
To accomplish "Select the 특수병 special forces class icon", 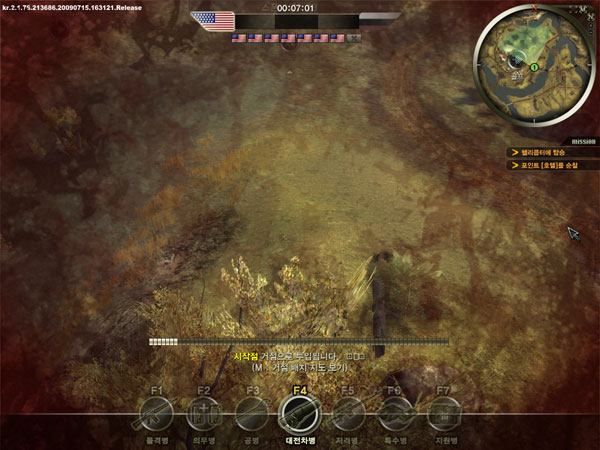I will [x=395, y=413].
